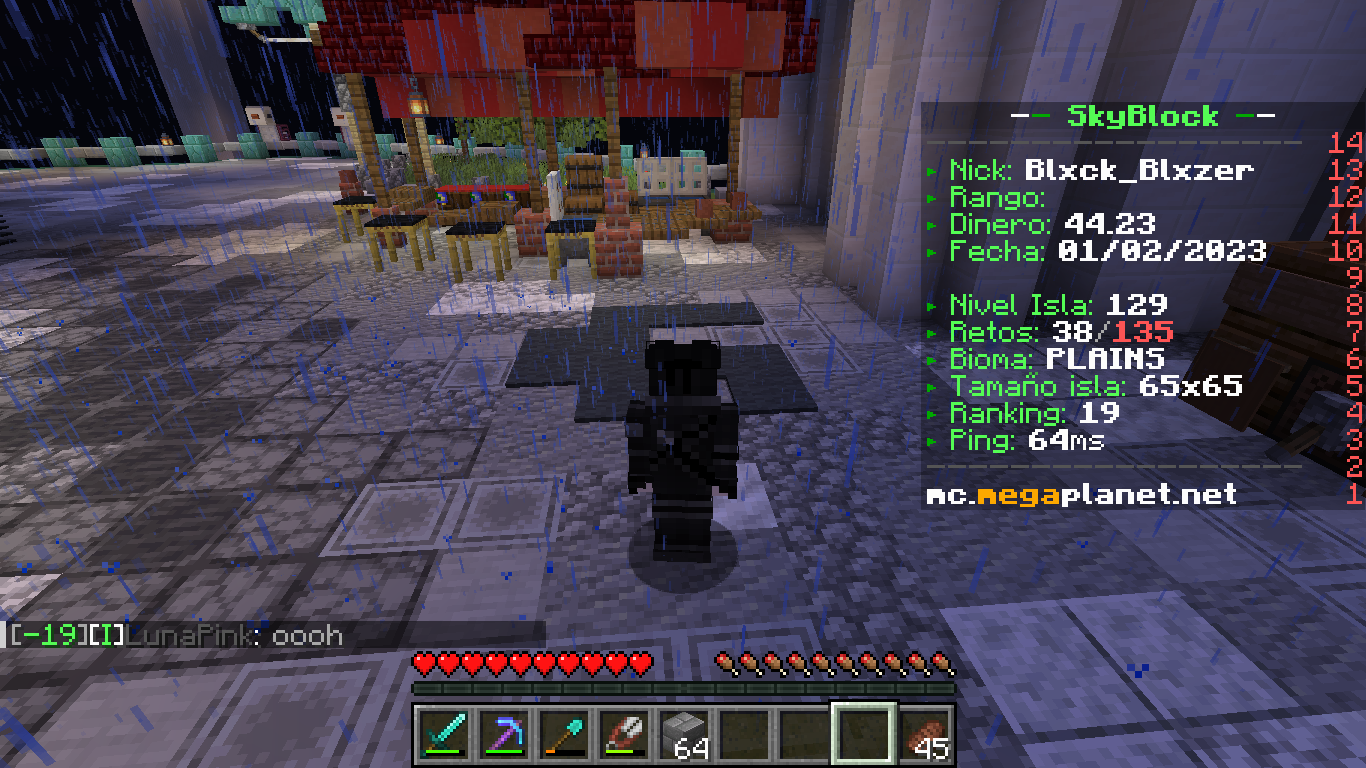Screen dimensions: 1366x768
Task: Click the highlighted empty hotbar slot
Action: [x=863, y=734]
